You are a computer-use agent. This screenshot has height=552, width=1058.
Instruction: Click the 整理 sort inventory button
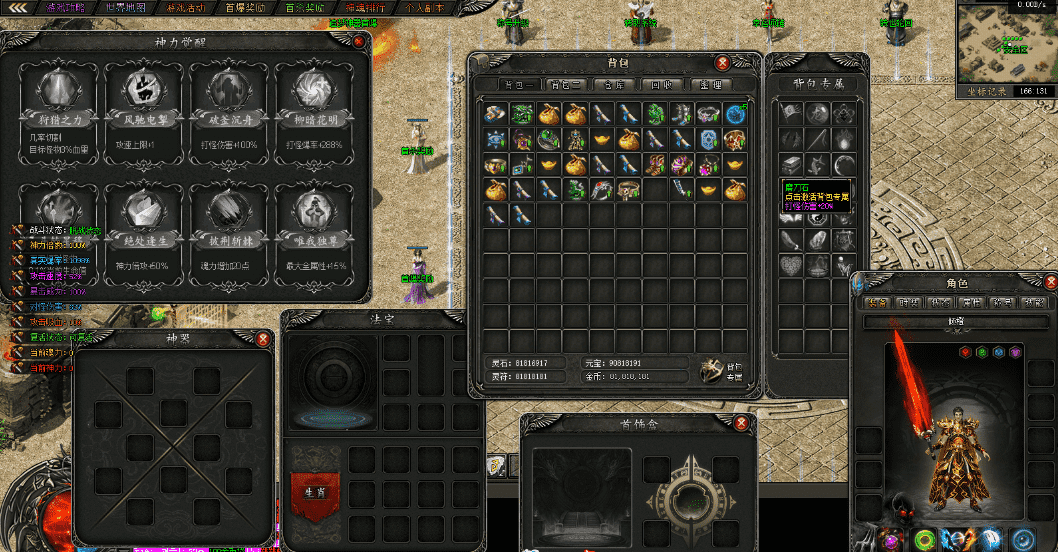tap(712, 84)
